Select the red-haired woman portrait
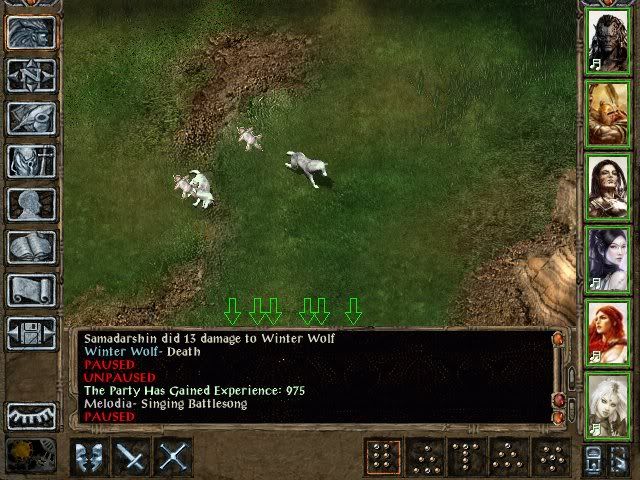 609,331
